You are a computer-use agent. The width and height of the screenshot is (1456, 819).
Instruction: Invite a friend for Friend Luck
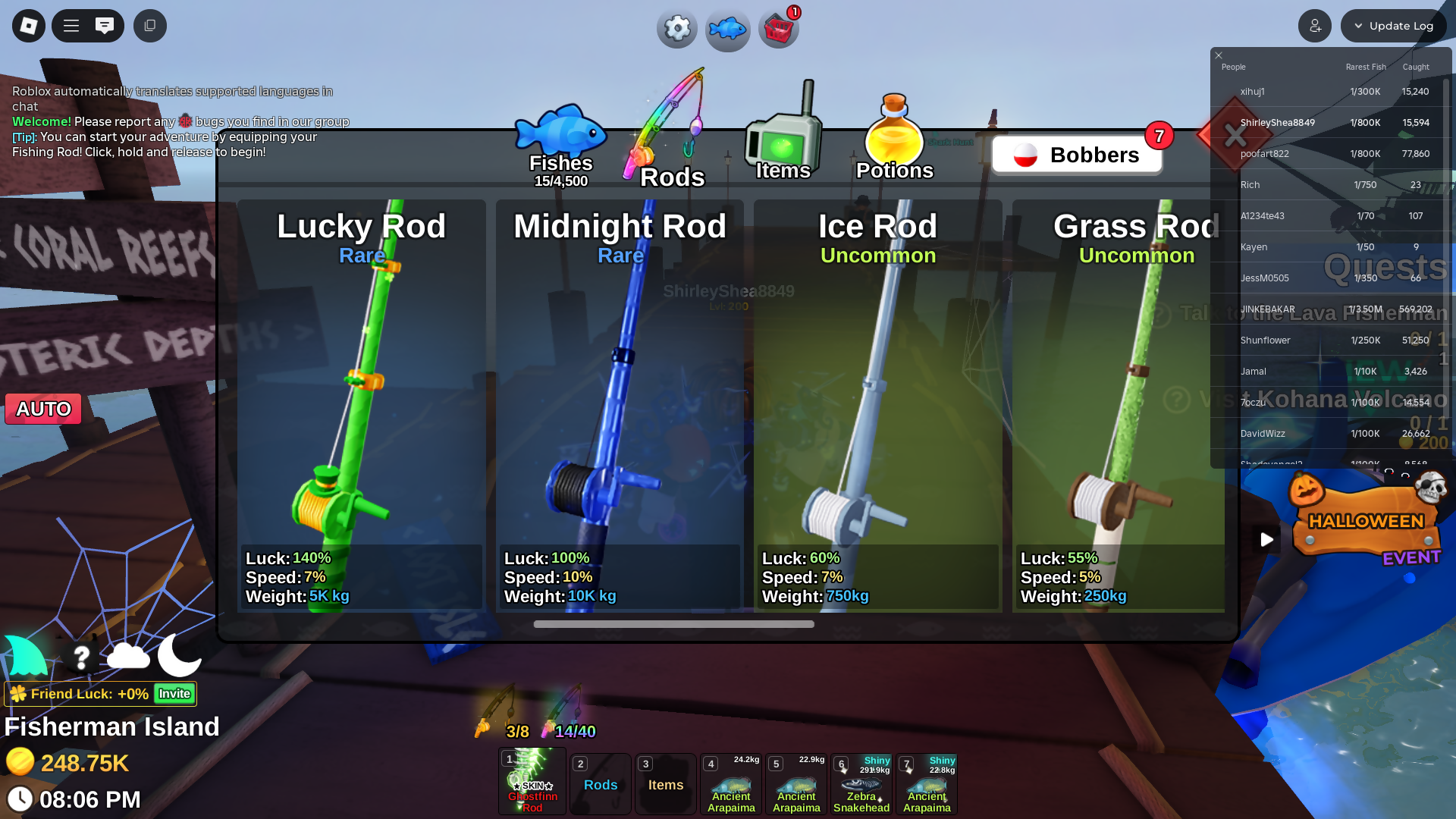(174, 694)
